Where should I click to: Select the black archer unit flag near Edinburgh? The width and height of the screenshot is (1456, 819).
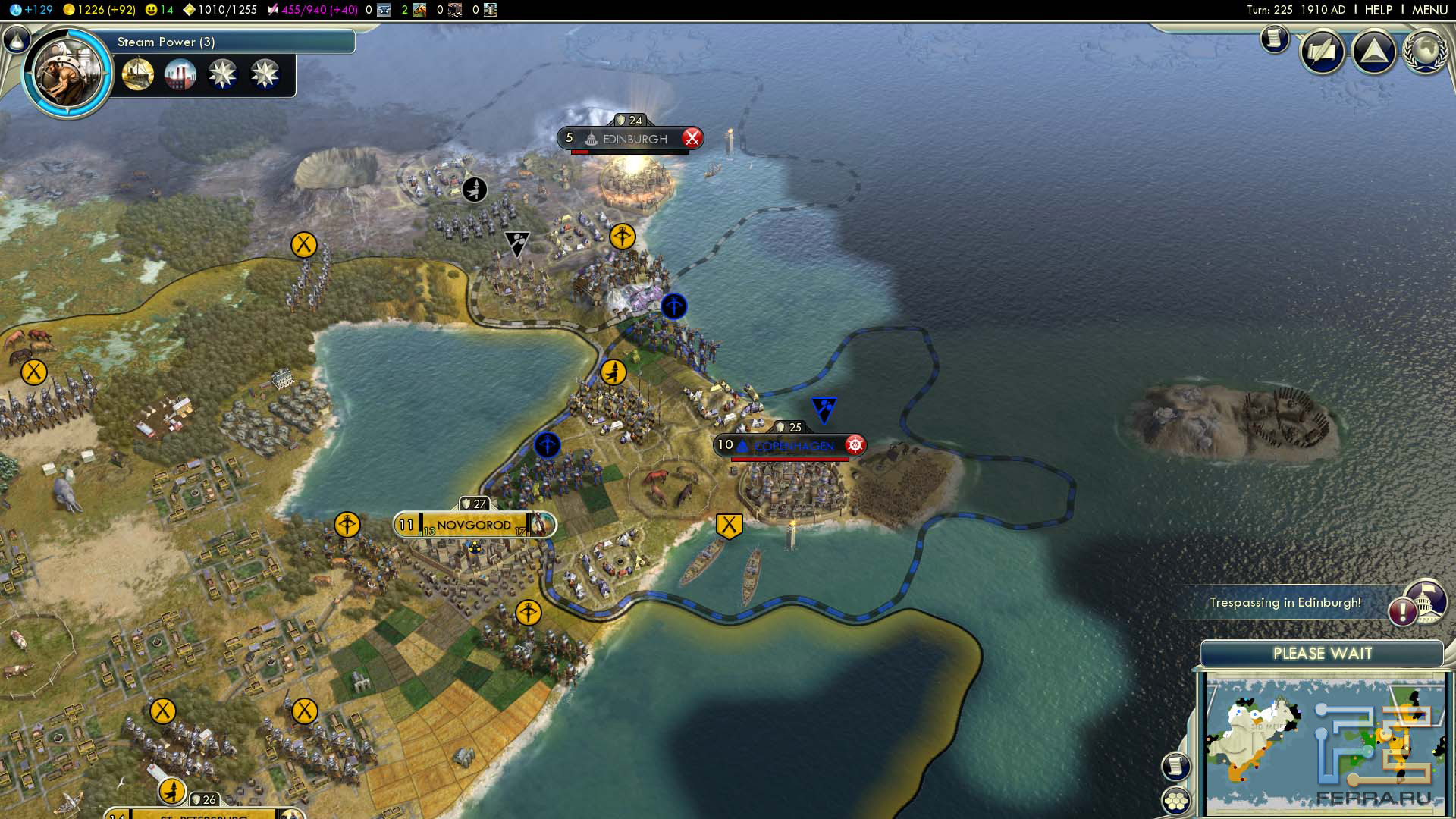(475, 189)
